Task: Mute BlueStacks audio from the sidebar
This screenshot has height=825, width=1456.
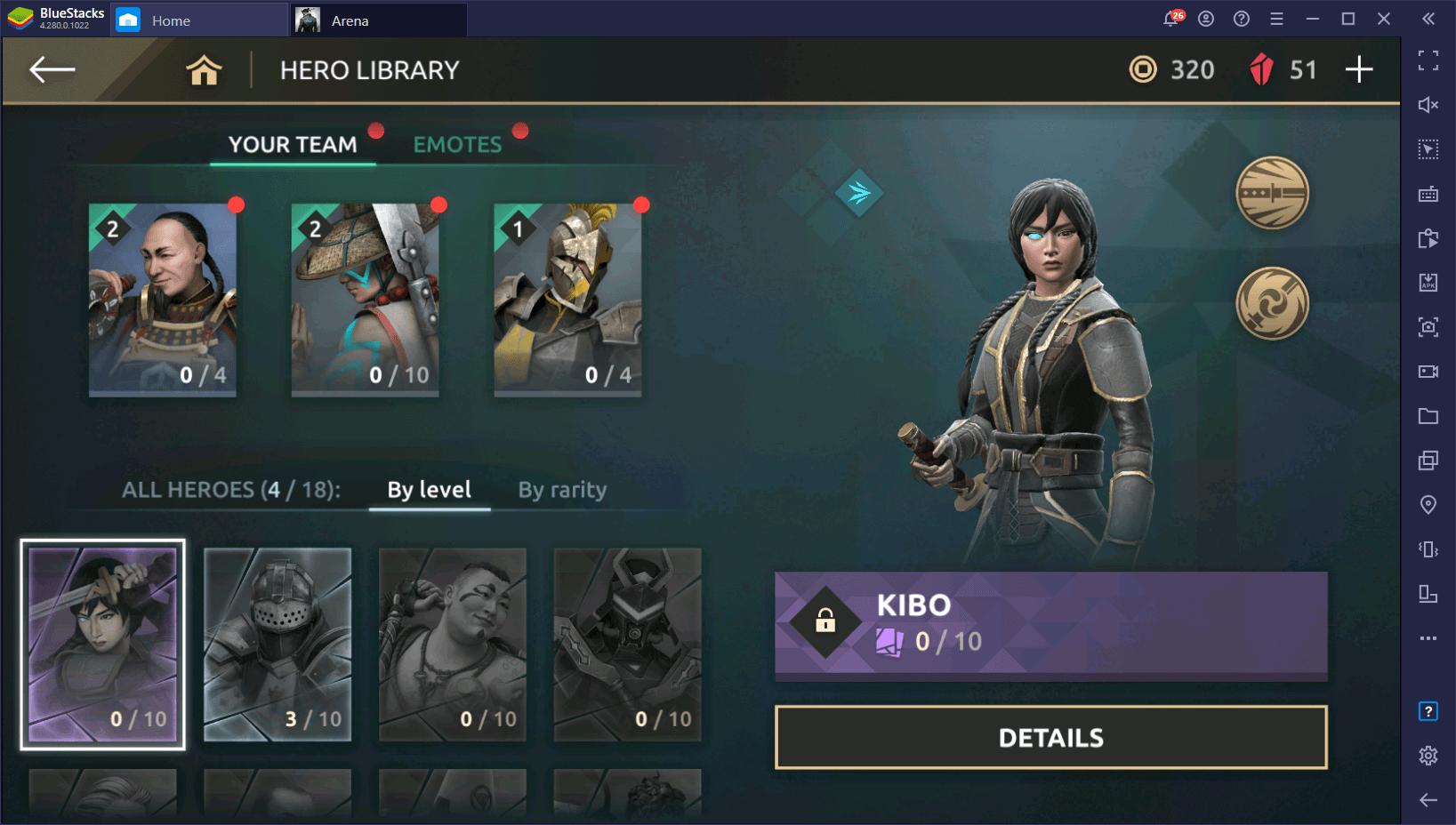Action: tap(1428, 105)
